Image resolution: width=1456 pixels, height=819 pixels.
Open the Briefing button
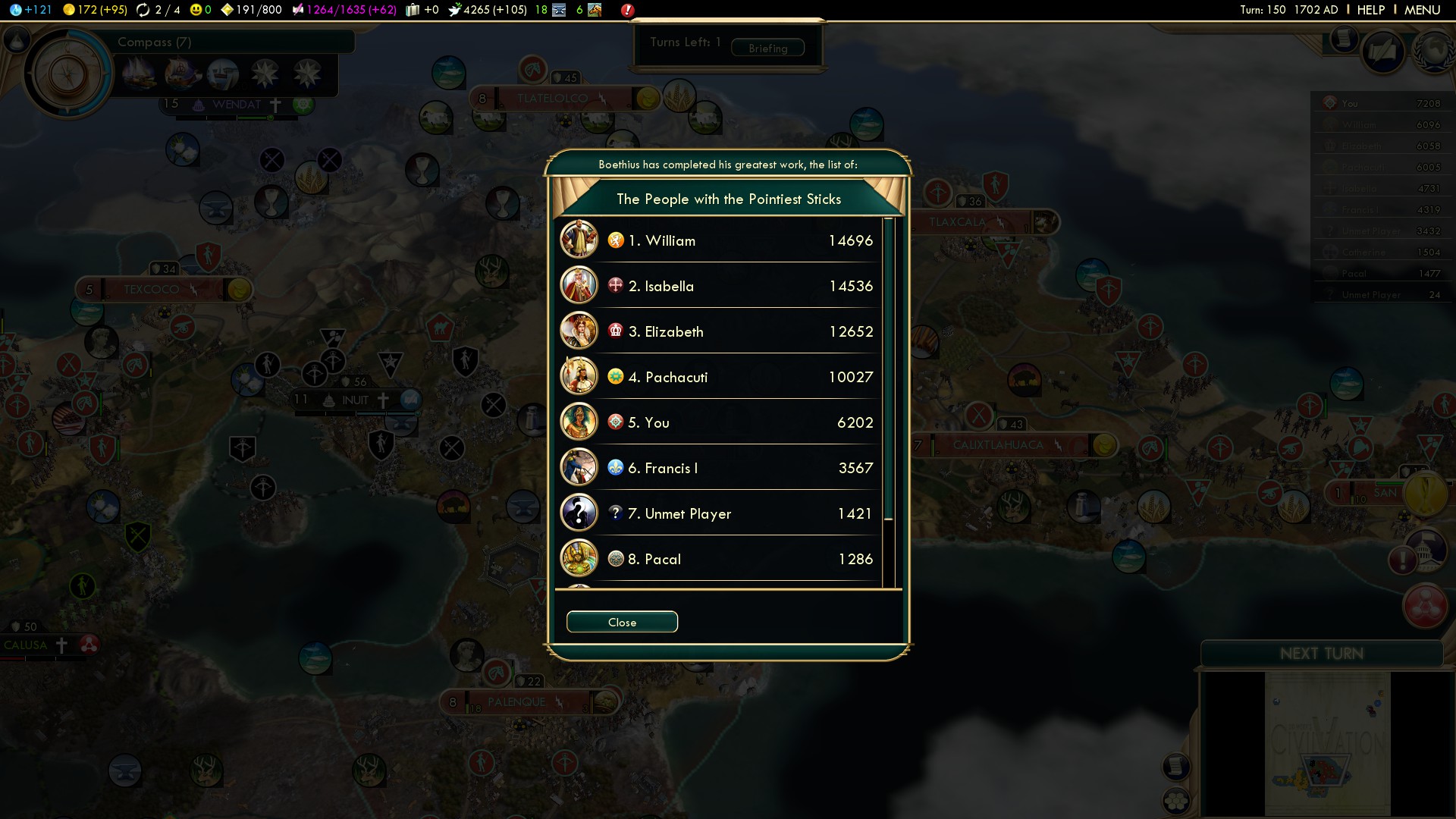[x=767, y=48]
